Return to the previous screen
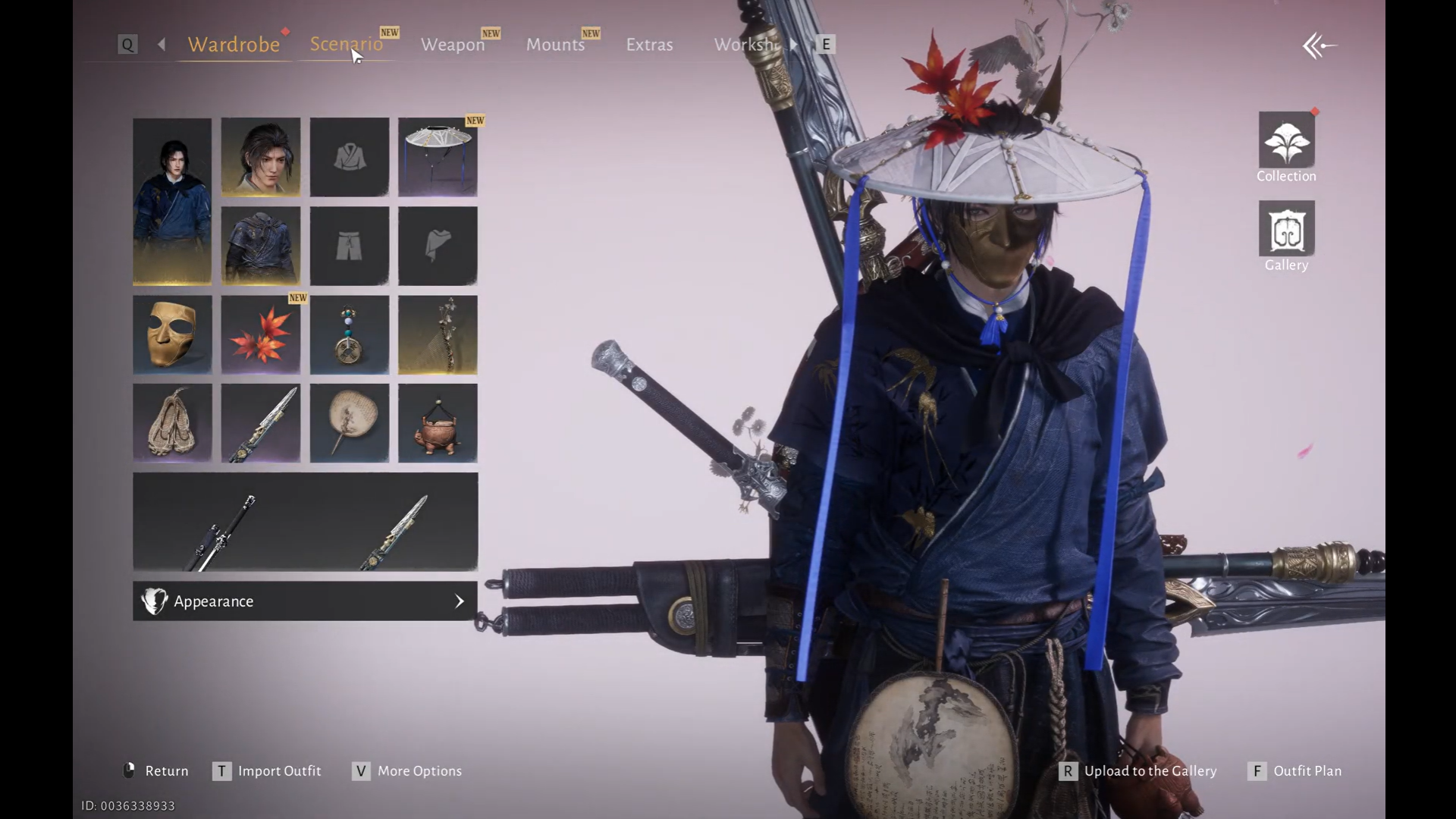Viewport: 1456px width, 819px height. [165, 771]
